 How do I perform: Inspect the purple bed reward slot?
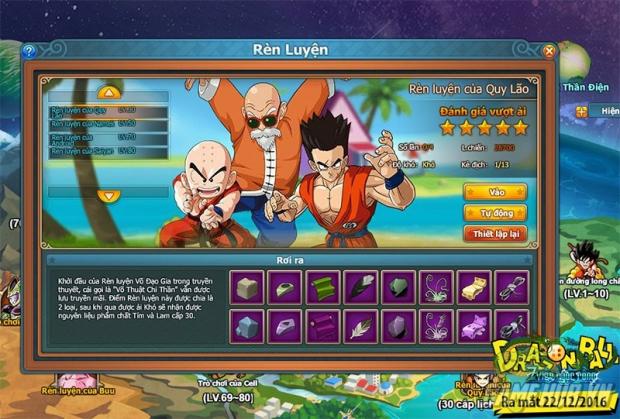[473, 325]
